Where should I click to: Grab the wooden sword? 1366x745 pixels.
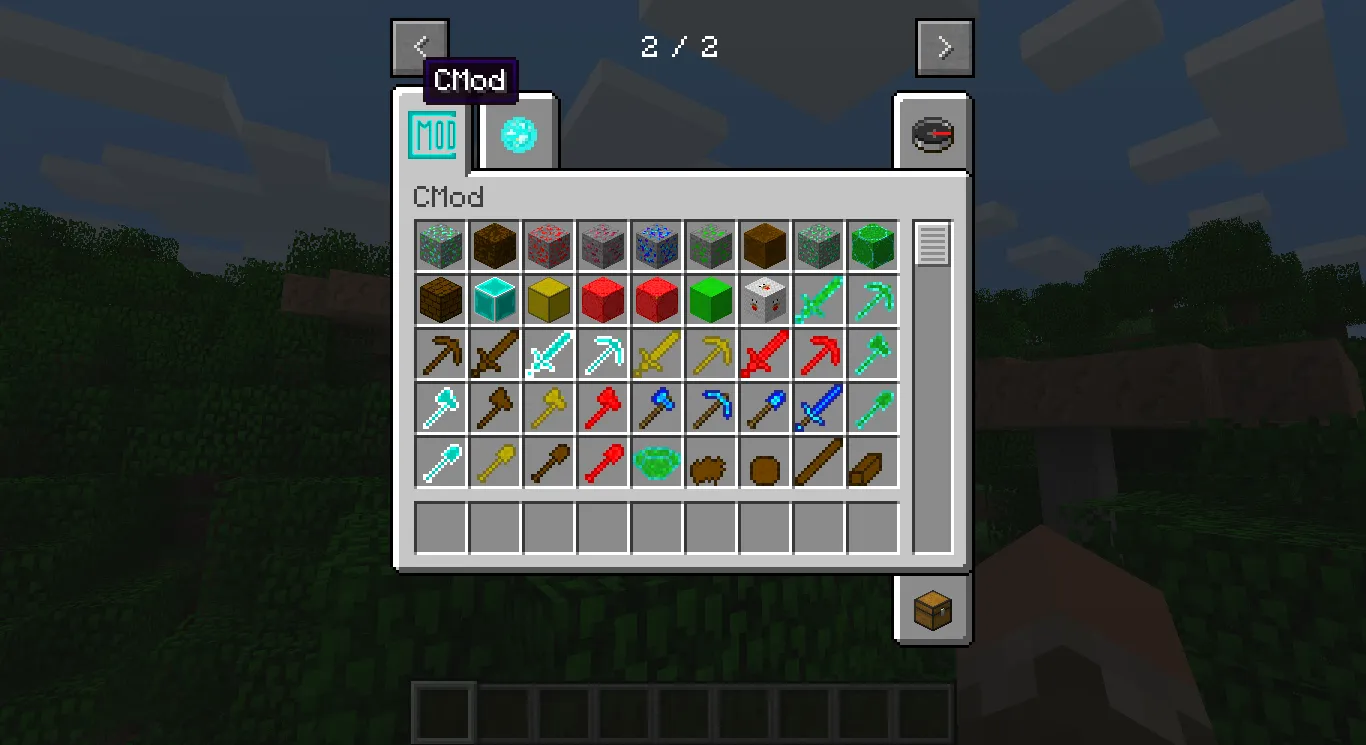(494, 353)
